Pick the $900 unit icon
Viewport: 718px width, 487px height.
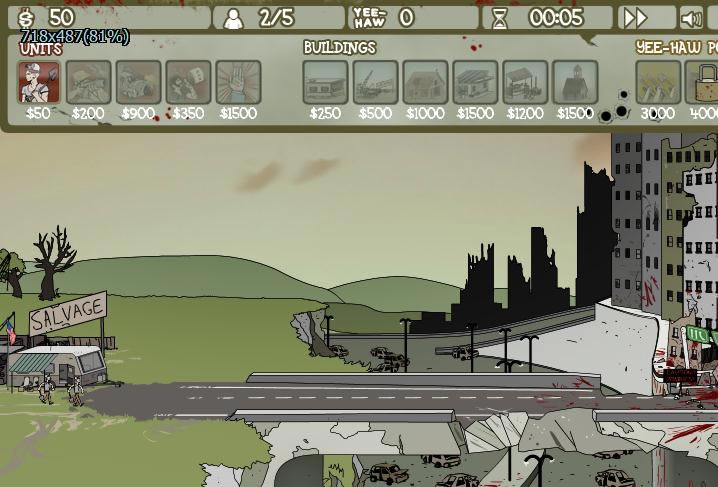tap(138, 82)
